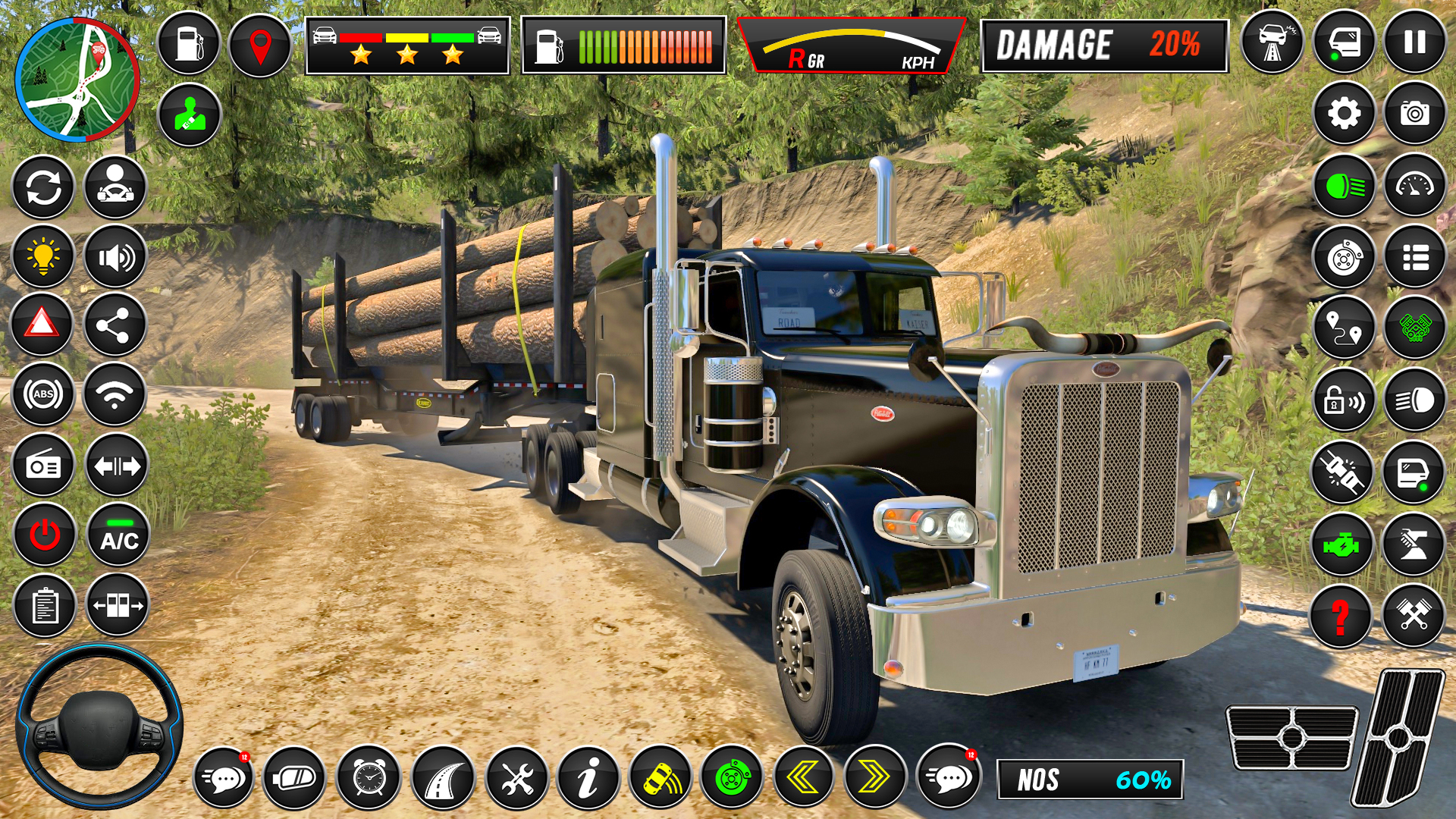Open the alarm clock icon

tap(369, 777)
